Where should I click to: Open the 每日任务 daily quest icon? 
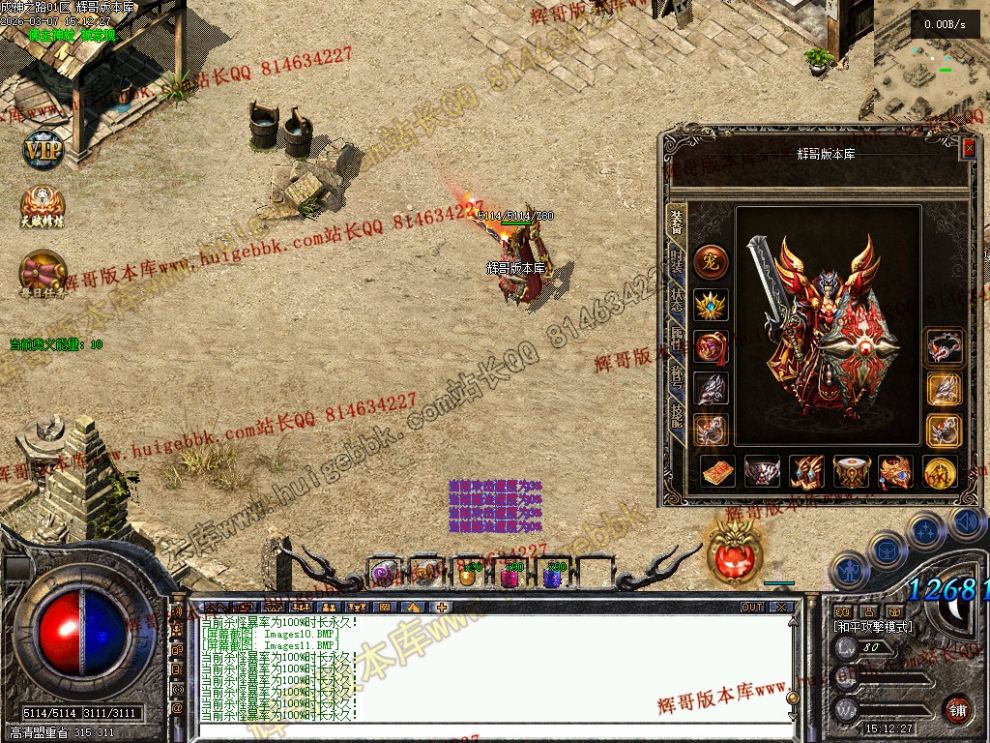43,272
